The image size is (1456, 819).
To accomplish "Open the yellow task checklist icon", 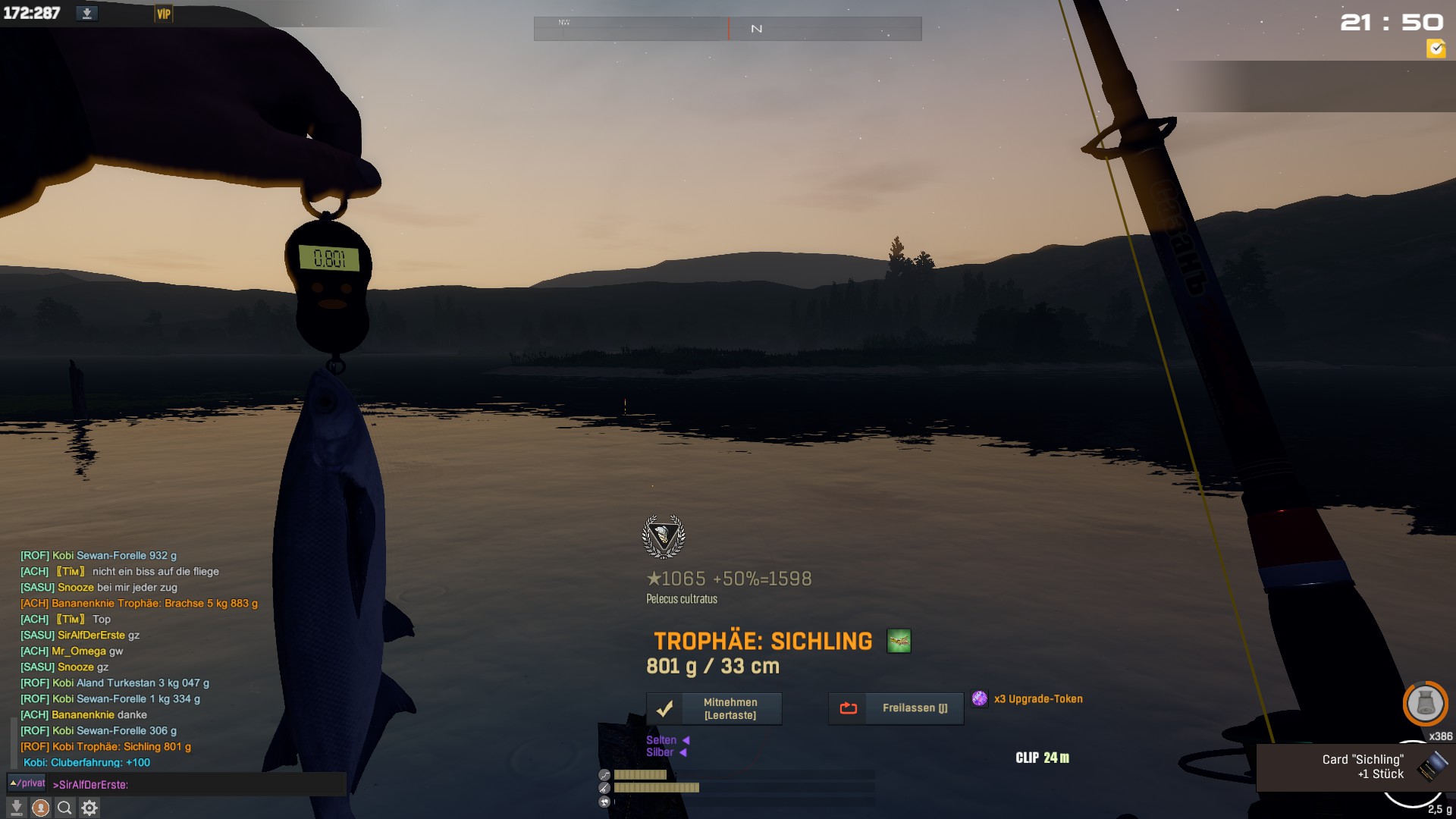I will 1436,49.
